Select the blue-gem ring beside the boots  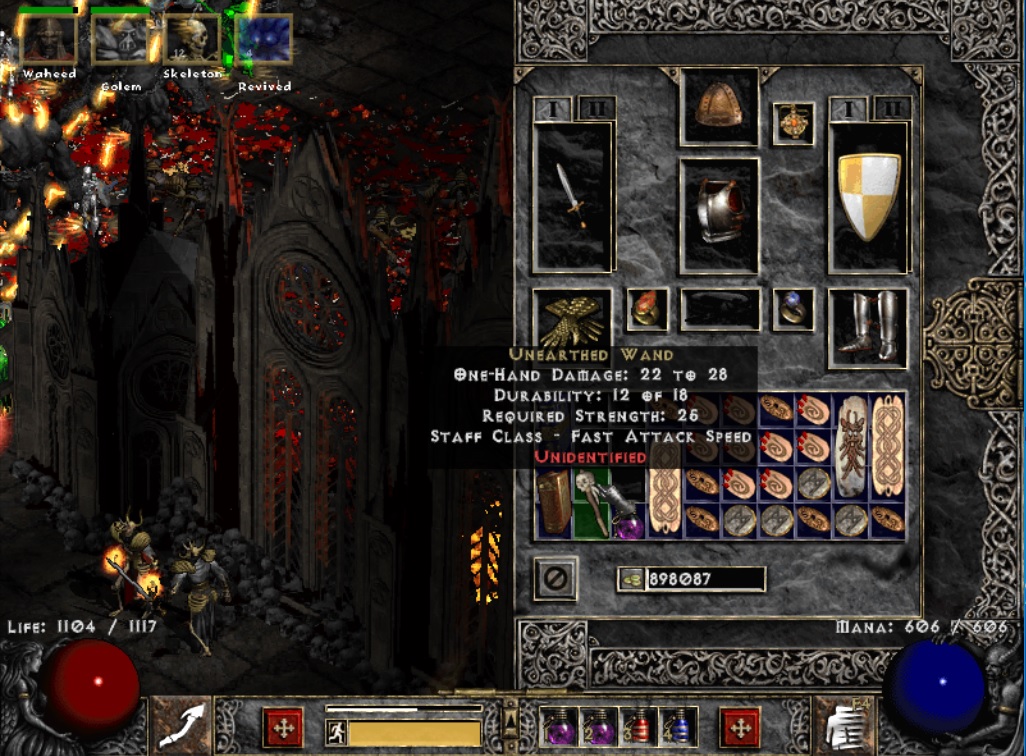pyautogui.click(x=792, y=309)
